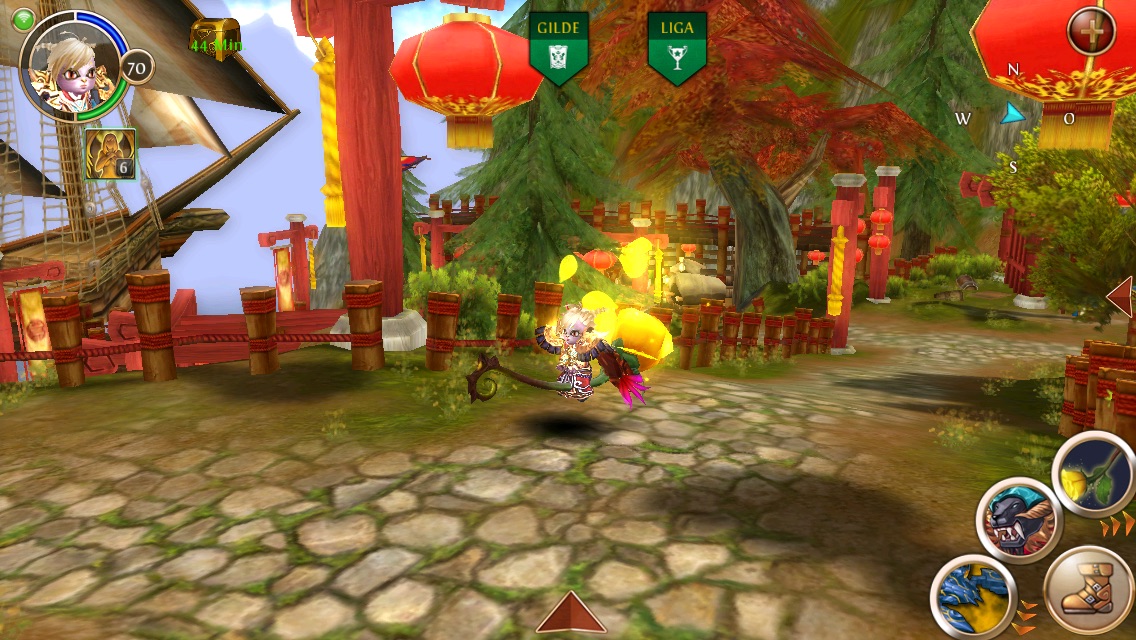Use the snarling beast skill
This screenshot has width=1136, height=640.
(1018, 520)
